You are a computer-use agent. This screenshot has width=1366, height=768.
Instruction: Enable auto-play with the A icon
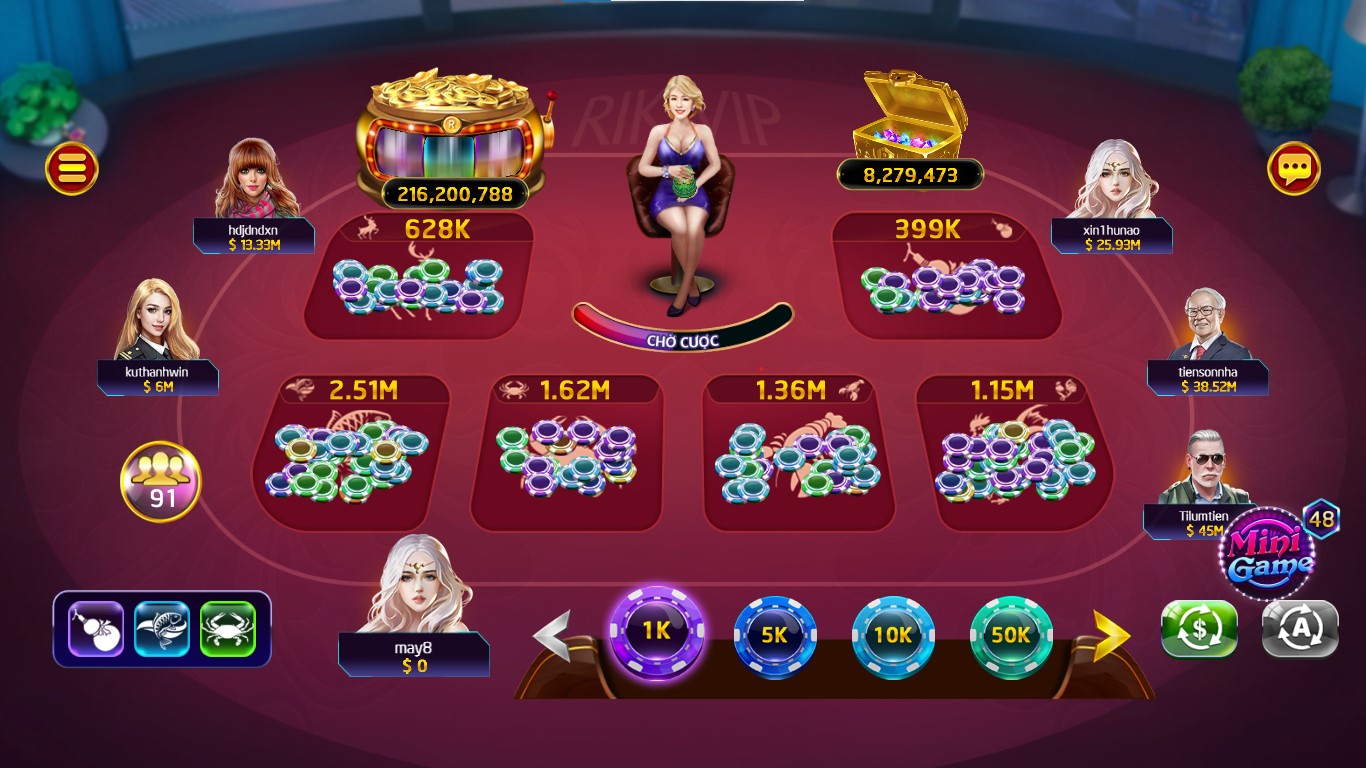1302,630
